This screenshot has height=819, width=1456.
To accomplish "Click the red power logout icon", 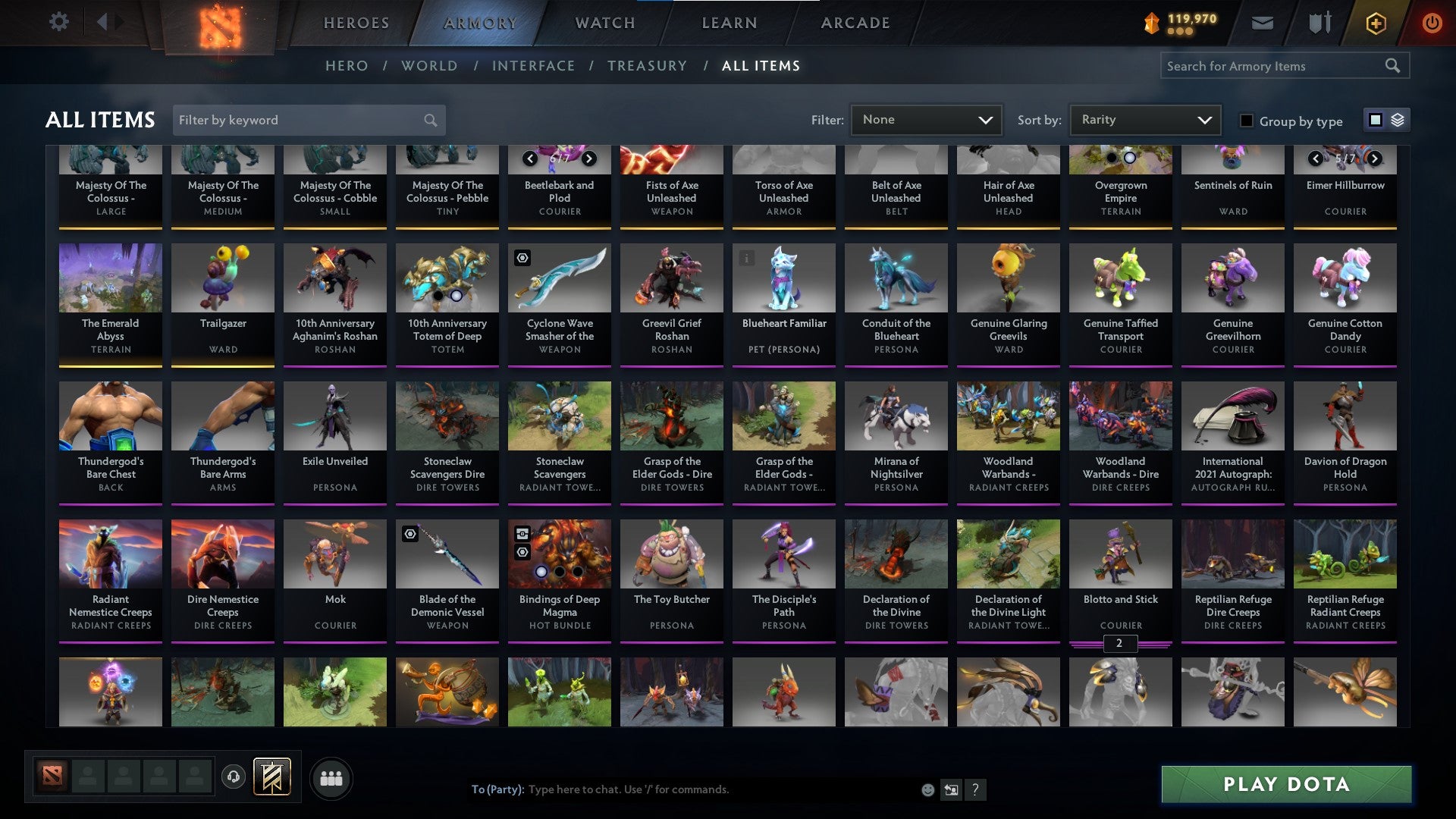I will tap(1432, 22).
